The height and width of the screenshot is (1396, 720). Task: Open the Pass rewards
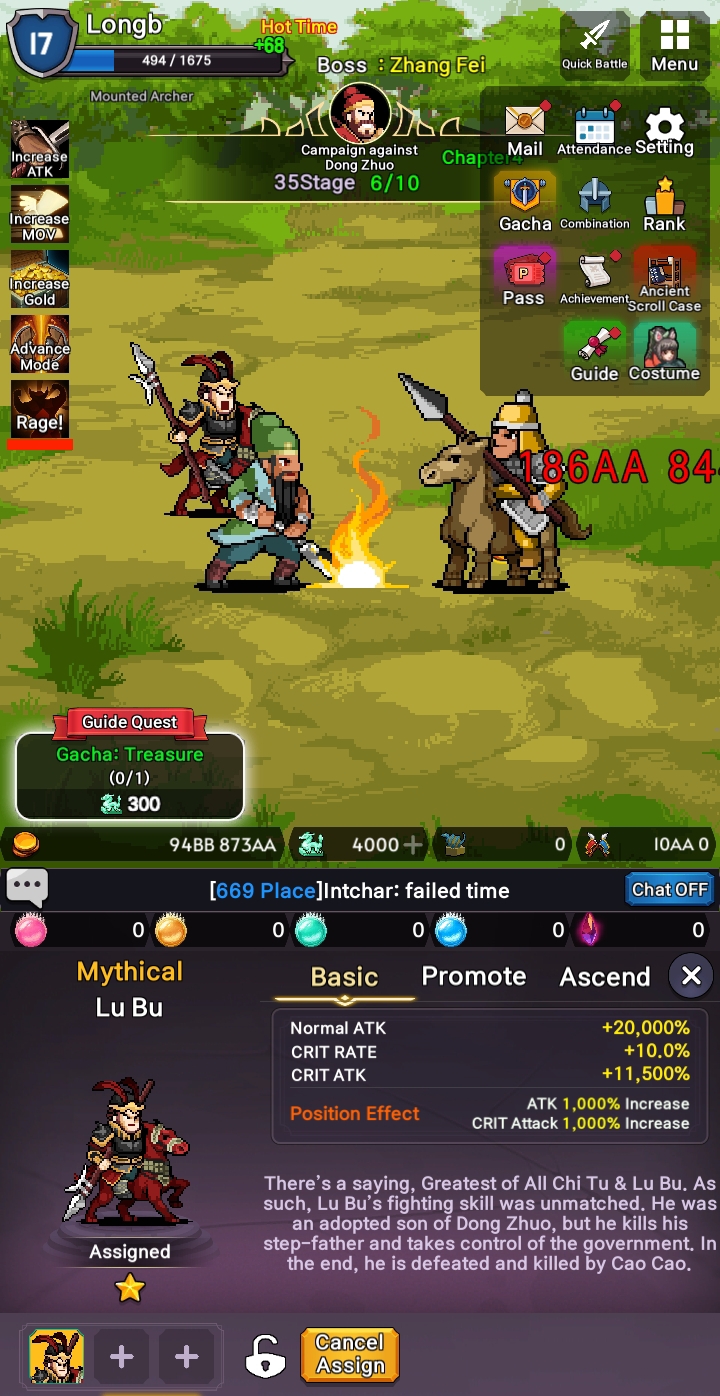[x=524, y=277]
